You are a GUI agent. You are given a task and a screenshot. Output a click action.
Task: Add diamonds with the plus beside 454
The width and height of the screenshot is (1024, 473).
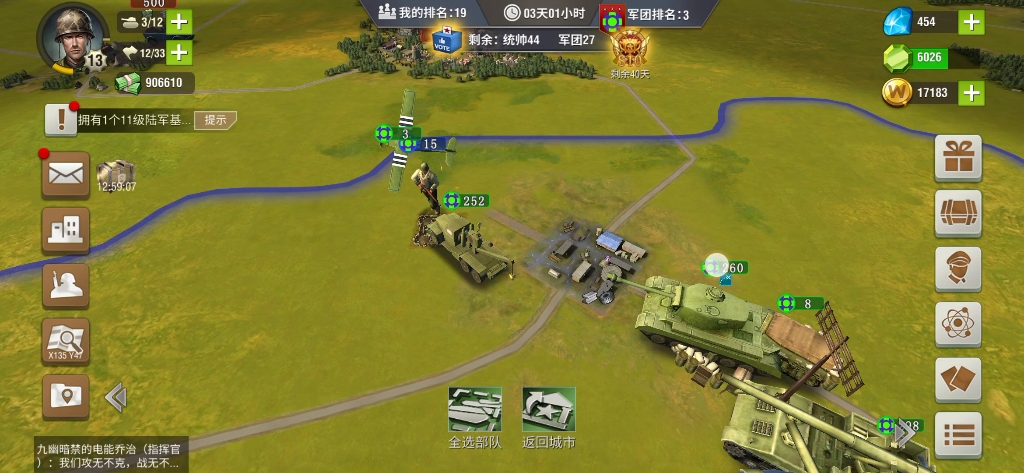tap(971, 22)
